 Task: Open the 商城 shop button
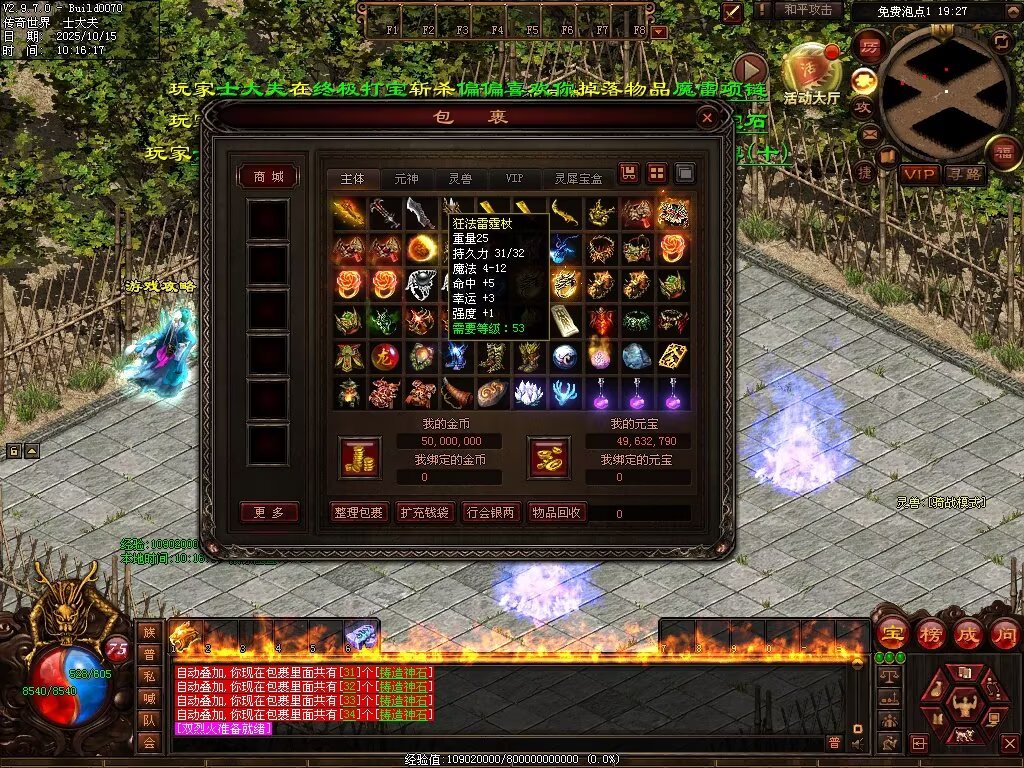pos(269,177)
